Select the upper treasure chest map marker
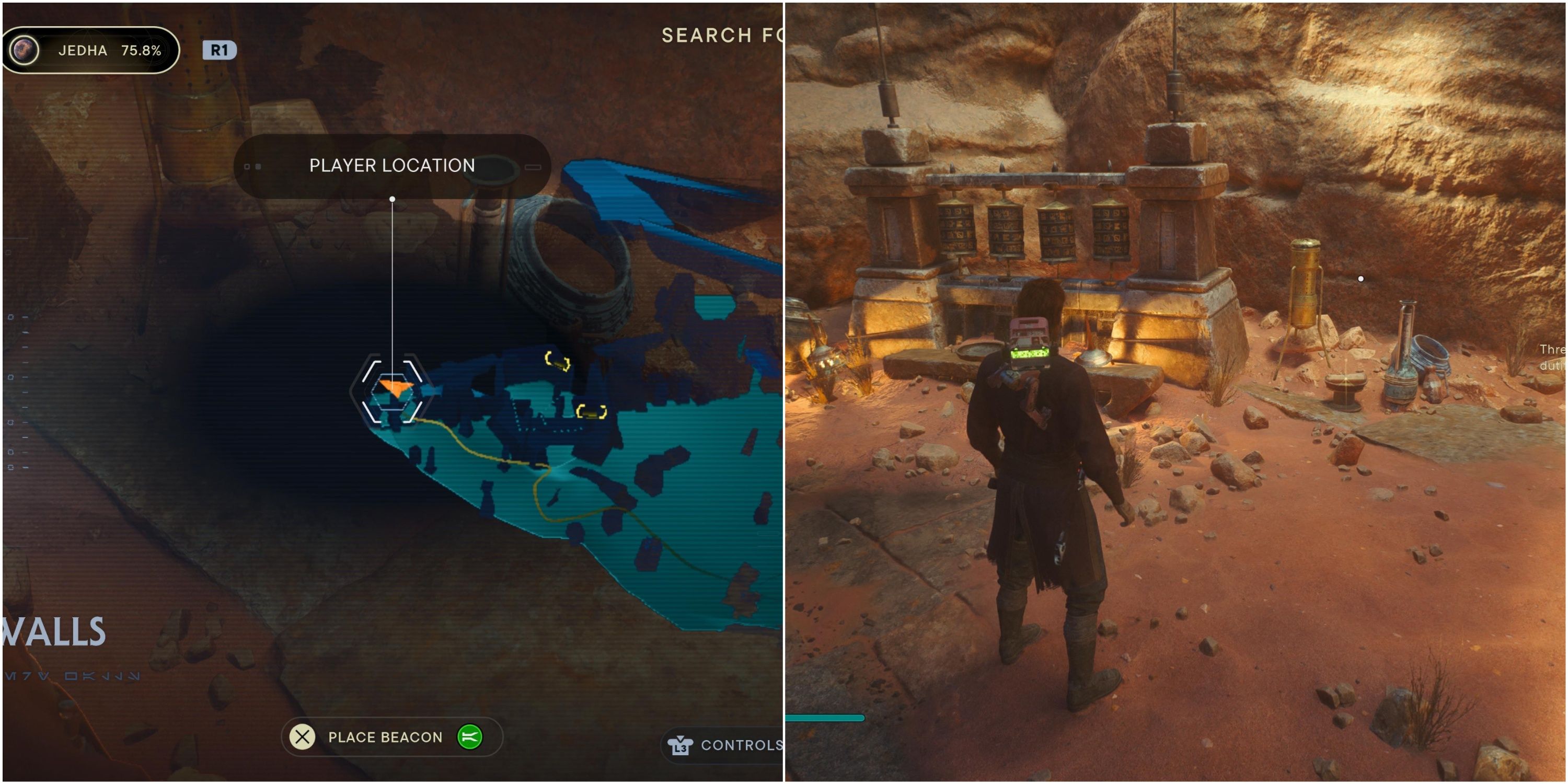This screenshot has width=1568, height=784. 557,361
